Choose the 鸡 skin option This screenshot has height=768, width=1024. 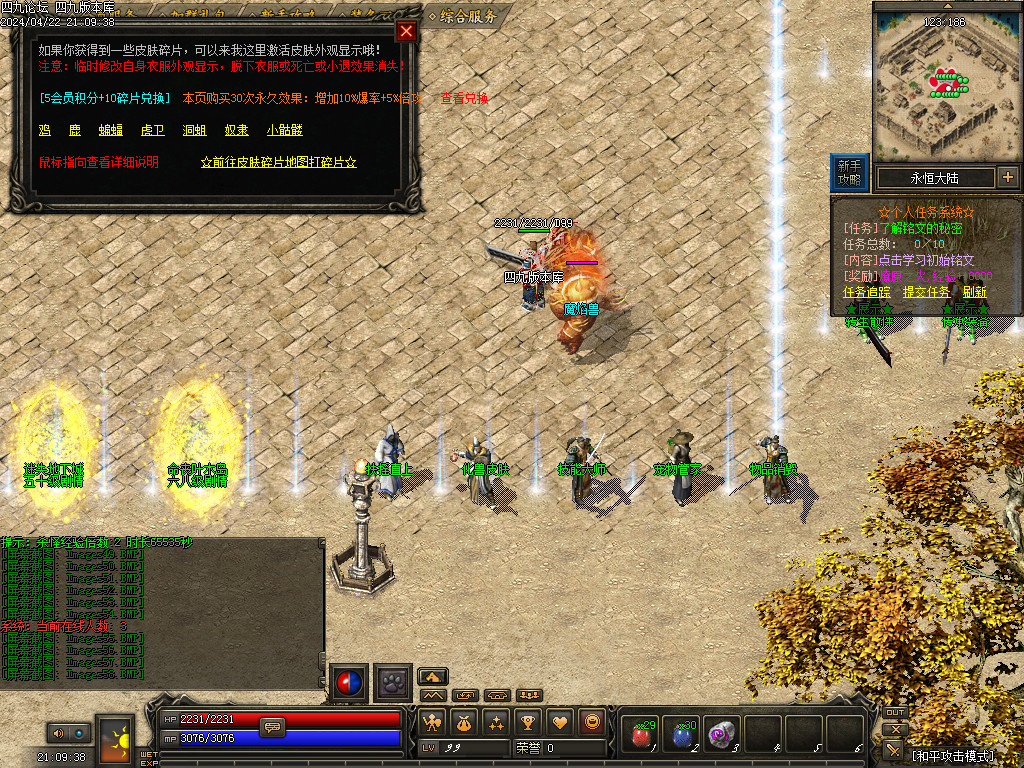pyautogui.click(x=45, y=130)
